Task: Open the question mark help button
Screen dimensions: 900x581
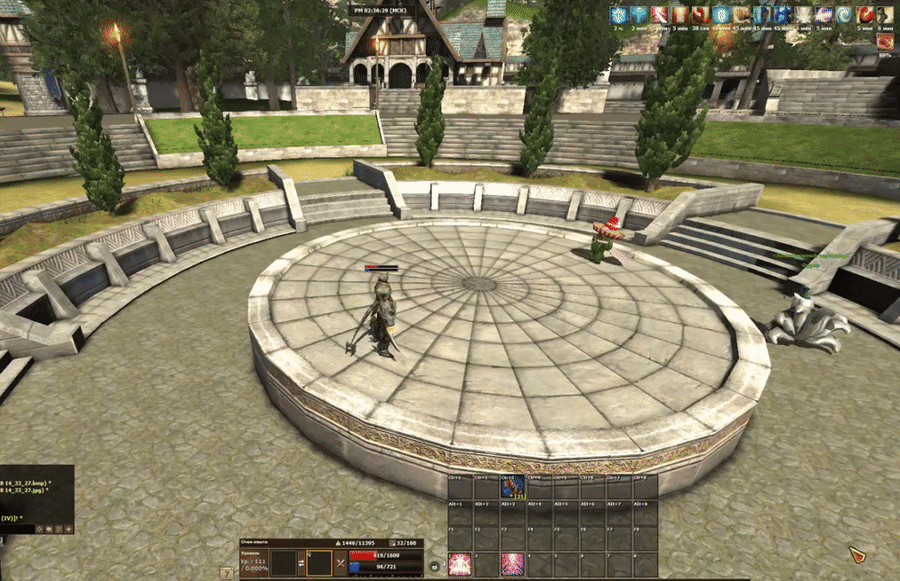Action: click(227, 572)
